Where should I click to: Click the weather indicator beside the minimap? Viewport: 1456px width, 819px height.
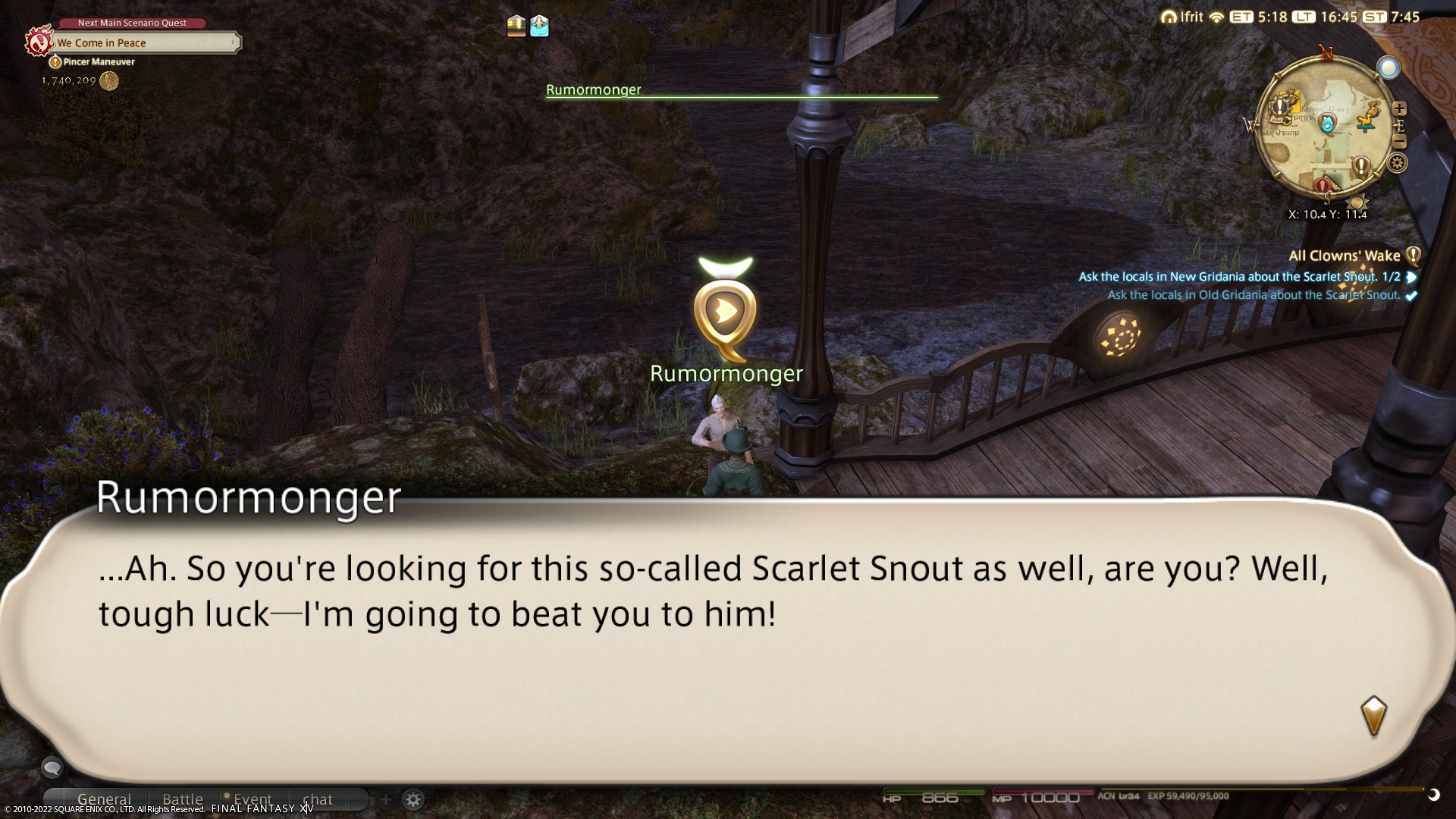(1389, 68)
